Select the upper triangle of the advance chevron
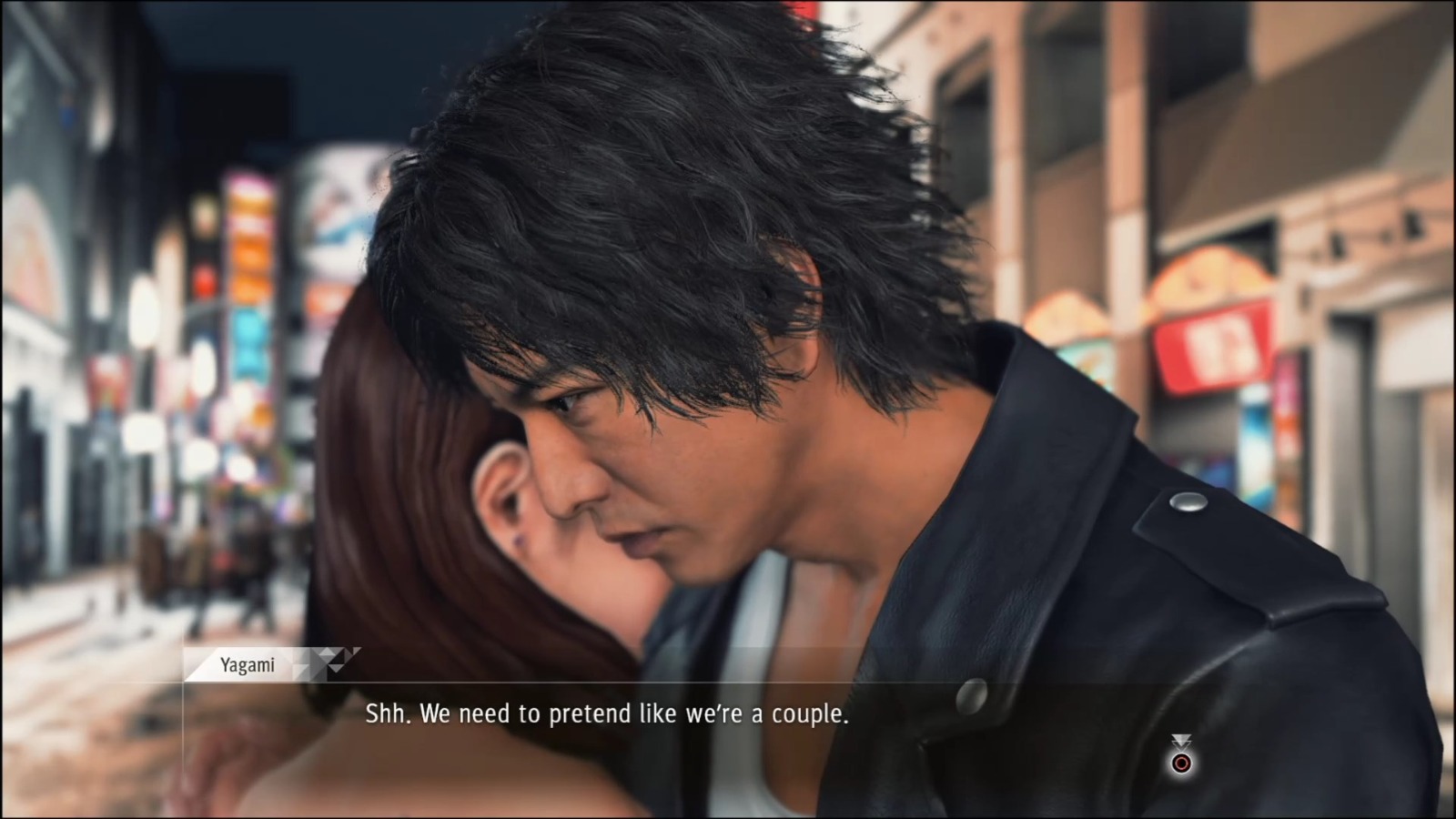The width and height of the screenshot is (1456, 819). (x=1181, y=737)
